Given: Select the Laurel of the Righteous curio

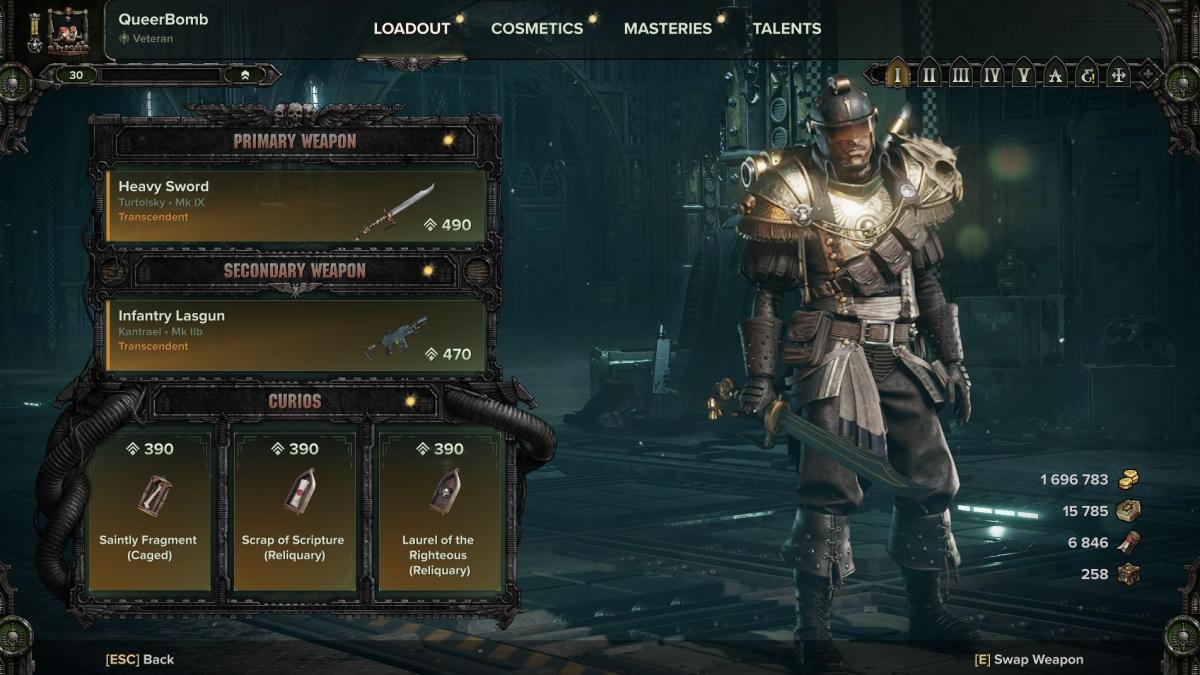Looking at the screenshot, I should pyautogui.click(x=438, y=510).
